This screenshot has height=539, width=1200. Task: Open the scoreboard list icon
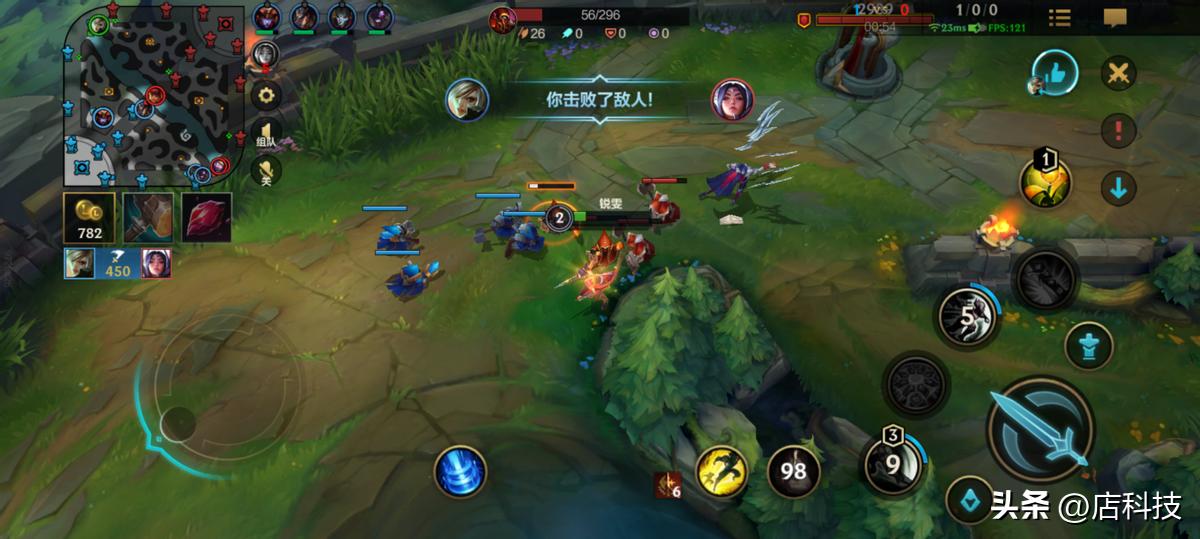click(1059, 18)
